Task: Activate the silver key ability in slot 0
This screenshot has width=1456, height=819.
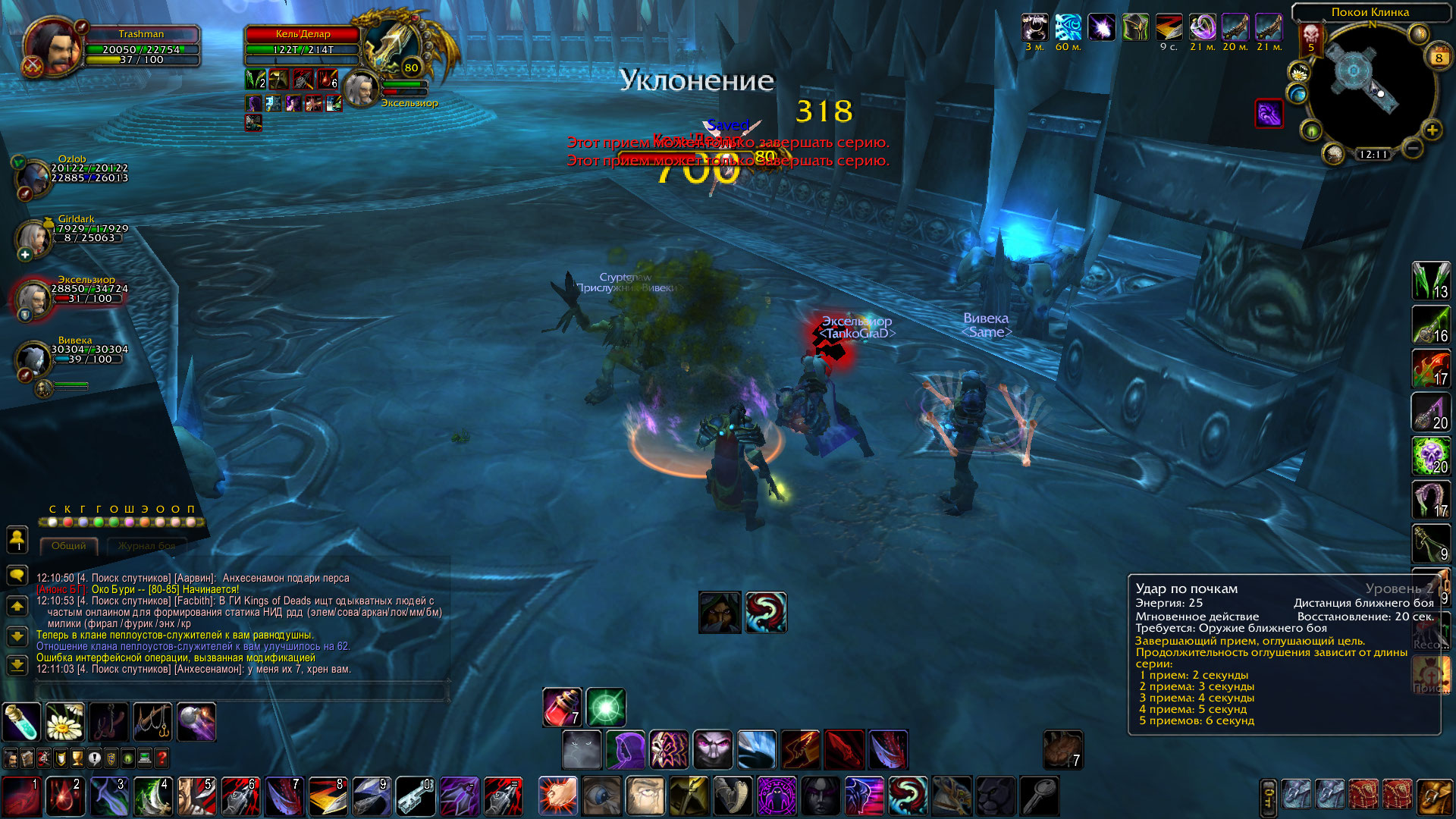Action: tap(416, 796)
